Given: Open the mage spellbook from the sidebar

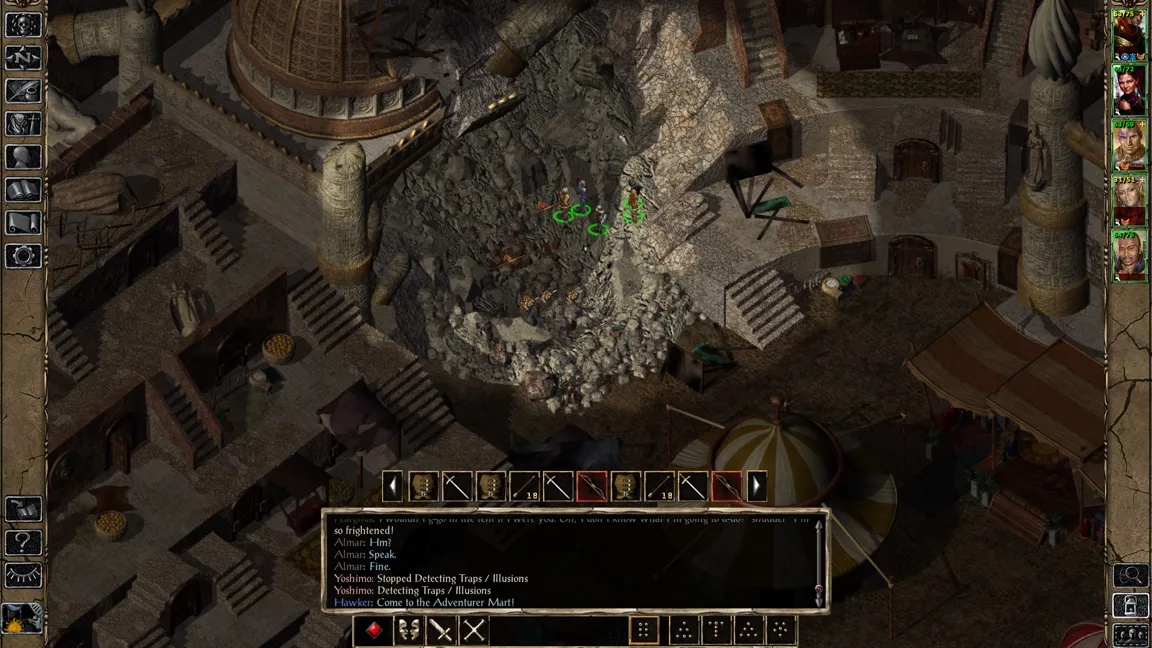Looking at the screenshot, I should [x=23, y=190].
